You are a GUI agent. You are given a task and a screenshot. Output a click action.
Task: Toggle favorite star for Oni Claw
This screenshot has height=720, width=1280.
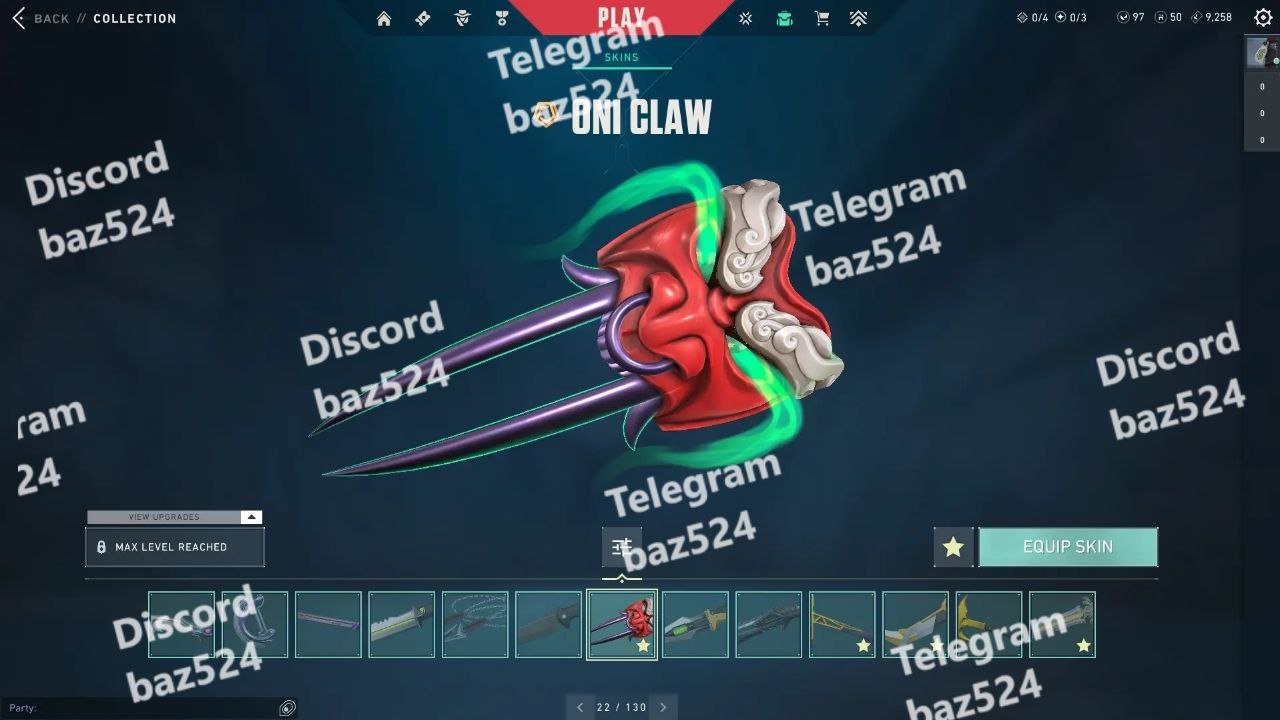953,547
